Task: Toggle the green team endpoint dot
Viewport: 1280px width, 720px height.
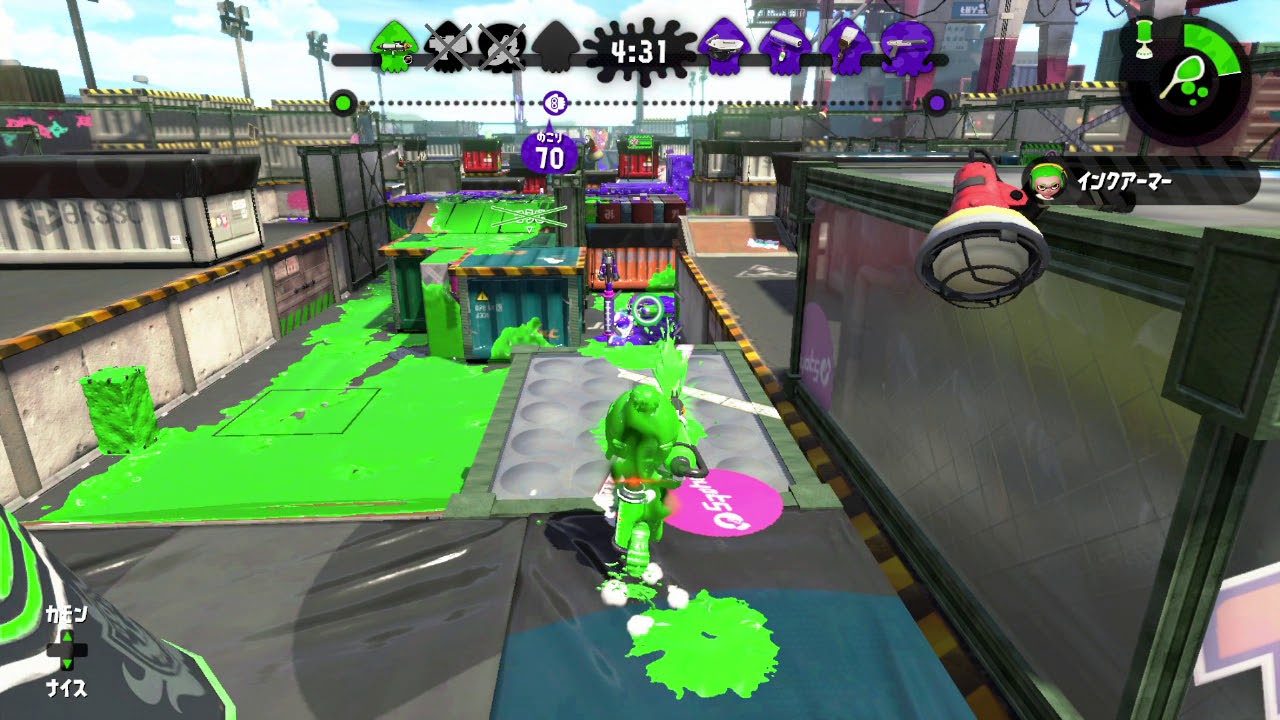Action: [x=344, y=102]
